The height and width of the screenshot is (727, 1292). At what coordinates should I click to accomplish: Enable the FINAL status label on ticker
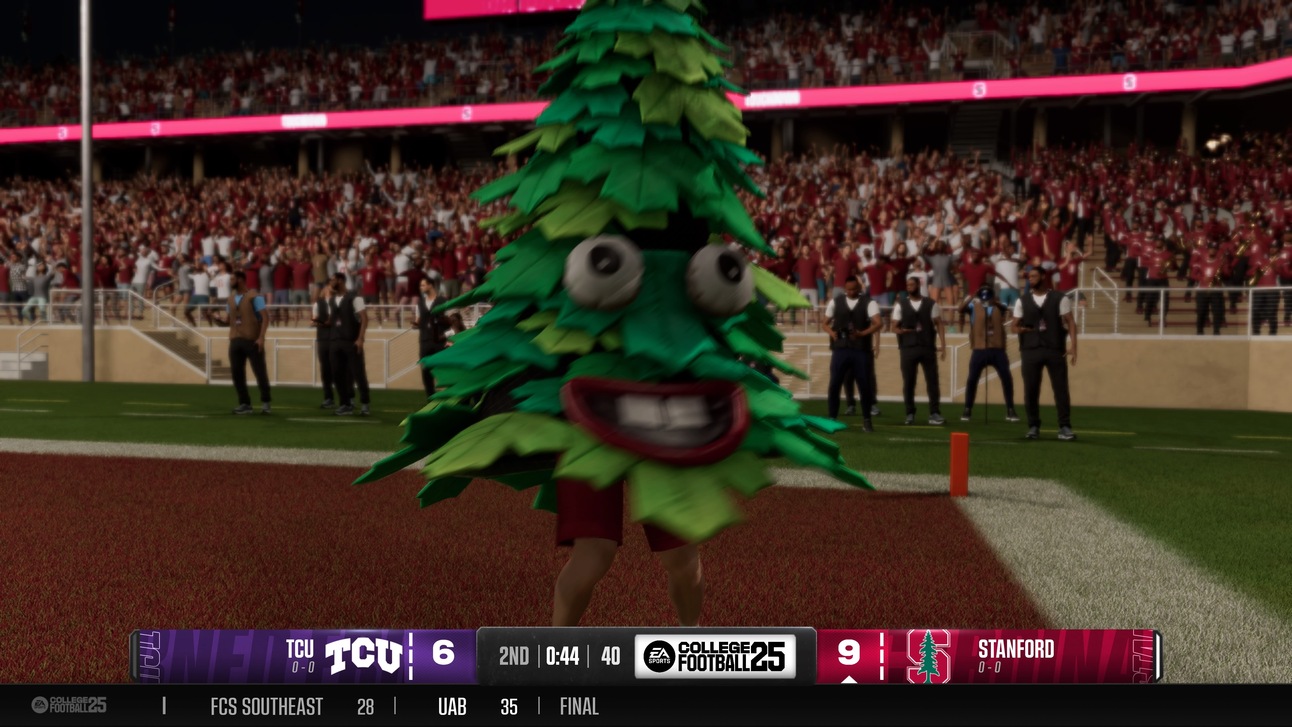pyautogui.click(x=578, y=705)
